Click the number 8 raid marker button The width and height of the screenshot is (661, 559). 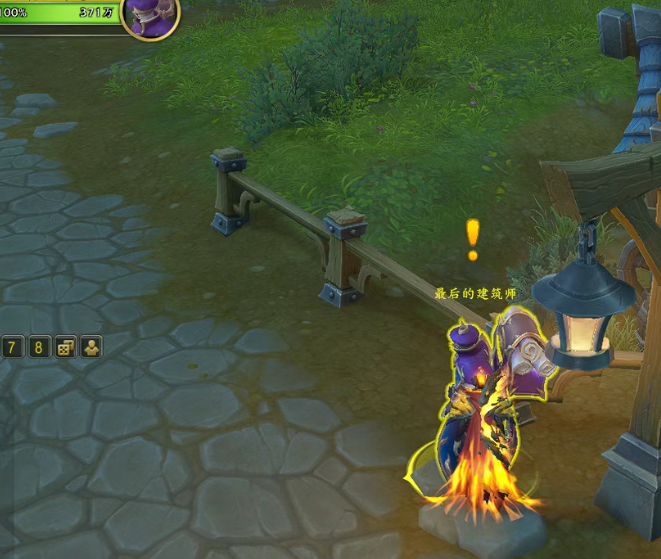(x=39, y=347)
